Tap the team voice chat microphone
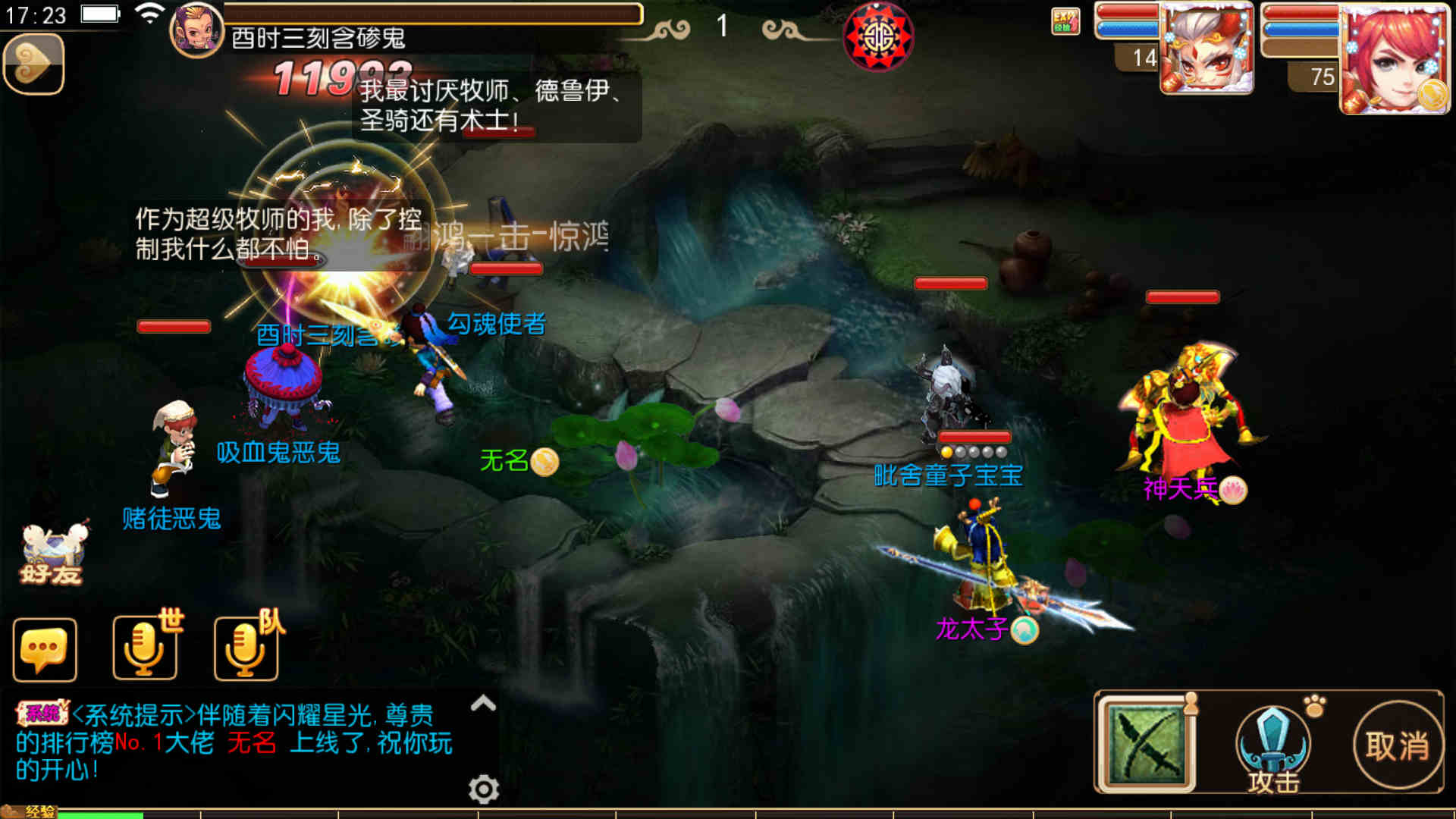 (x=246, y=648)
